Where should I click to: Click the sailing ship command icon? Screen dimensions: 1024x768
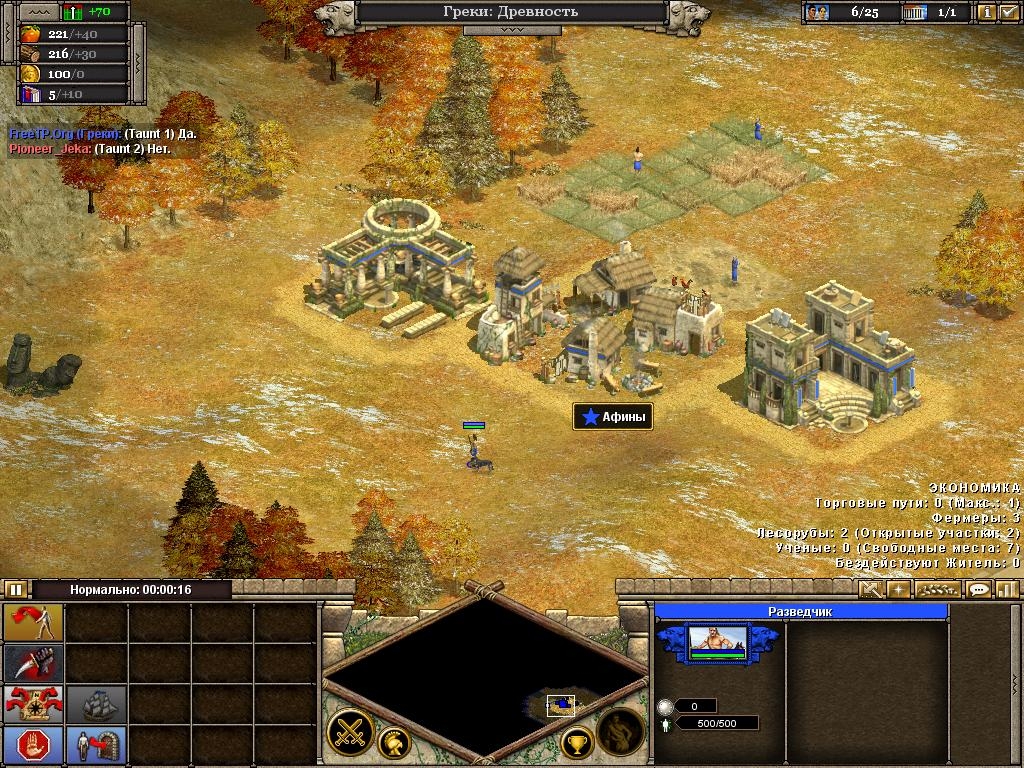pos(97,704)
